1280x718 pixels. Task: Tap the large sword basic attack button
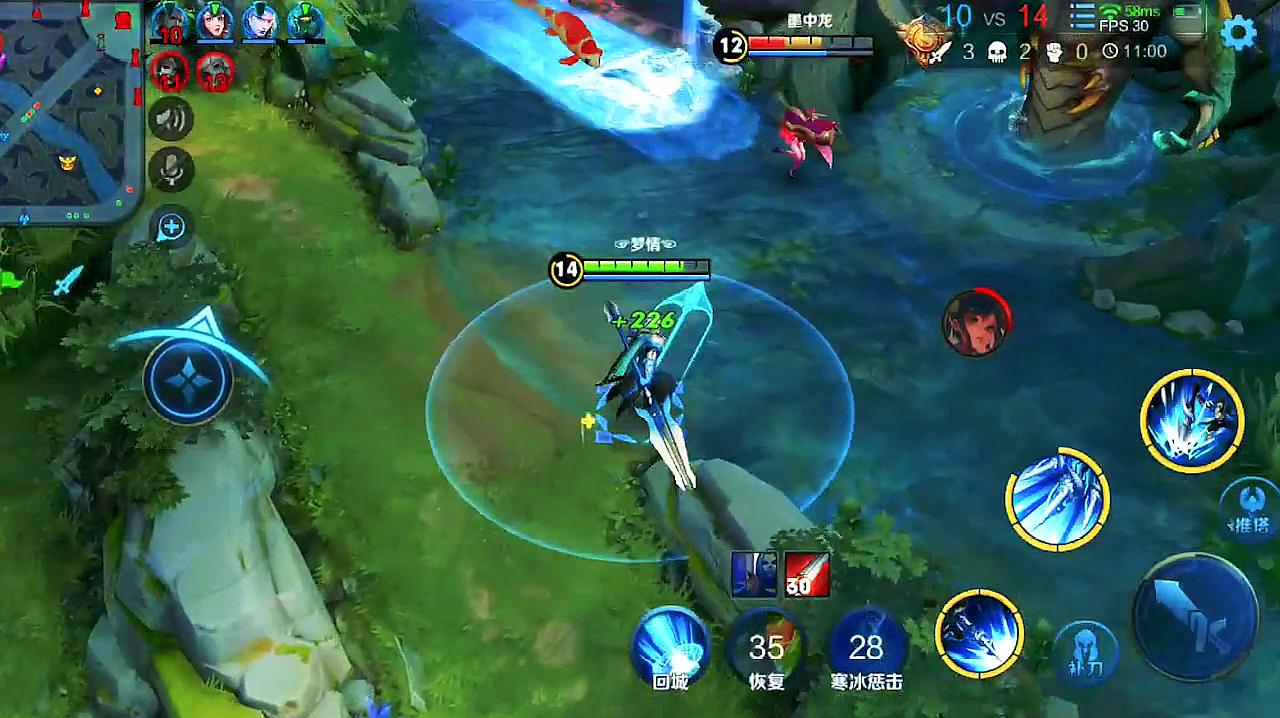pos(1194,617)
